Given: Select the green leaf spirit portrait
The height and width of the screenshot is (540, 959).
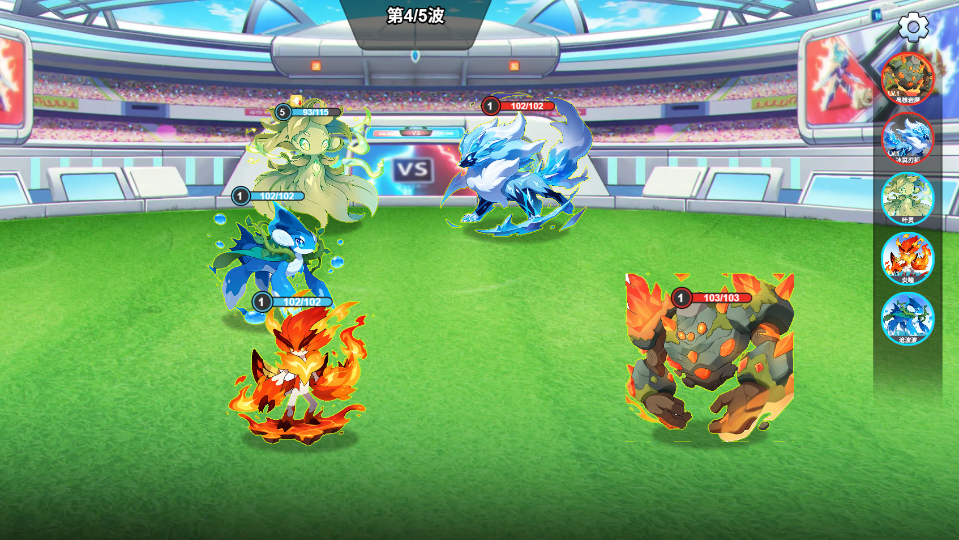Looking at the screenshot, I should click(x=907, y=197).
